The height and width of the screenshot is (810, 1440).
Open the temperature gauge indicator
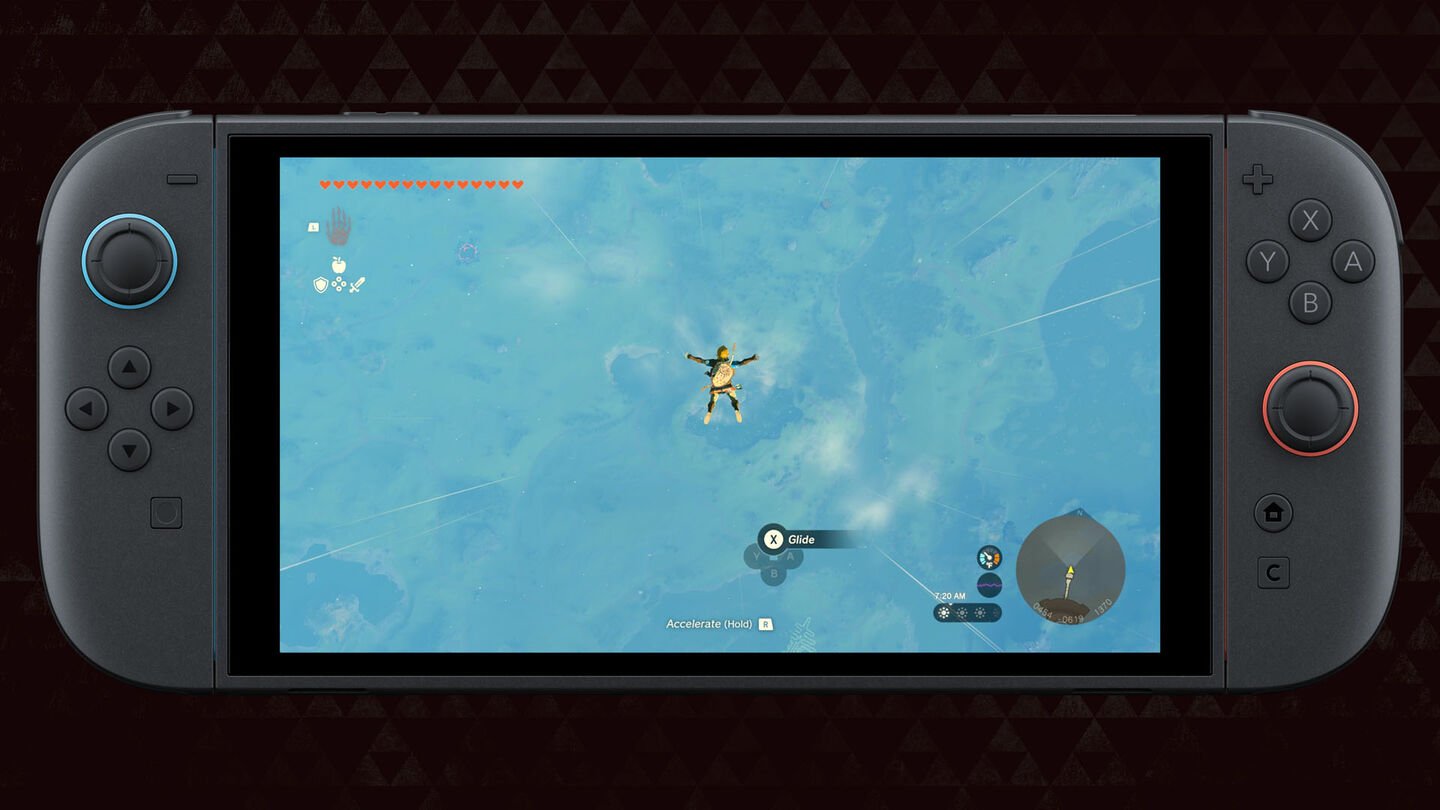tap(988, 557)
